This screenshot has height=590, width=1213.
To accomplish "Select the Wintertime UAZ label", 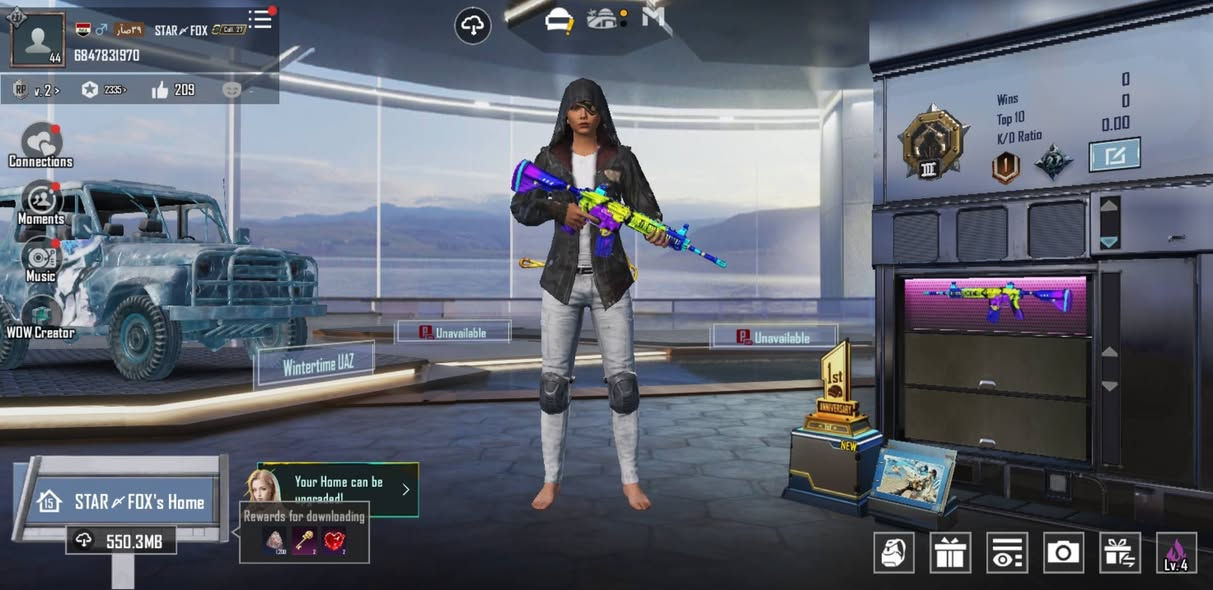I will tap(315, 366).
